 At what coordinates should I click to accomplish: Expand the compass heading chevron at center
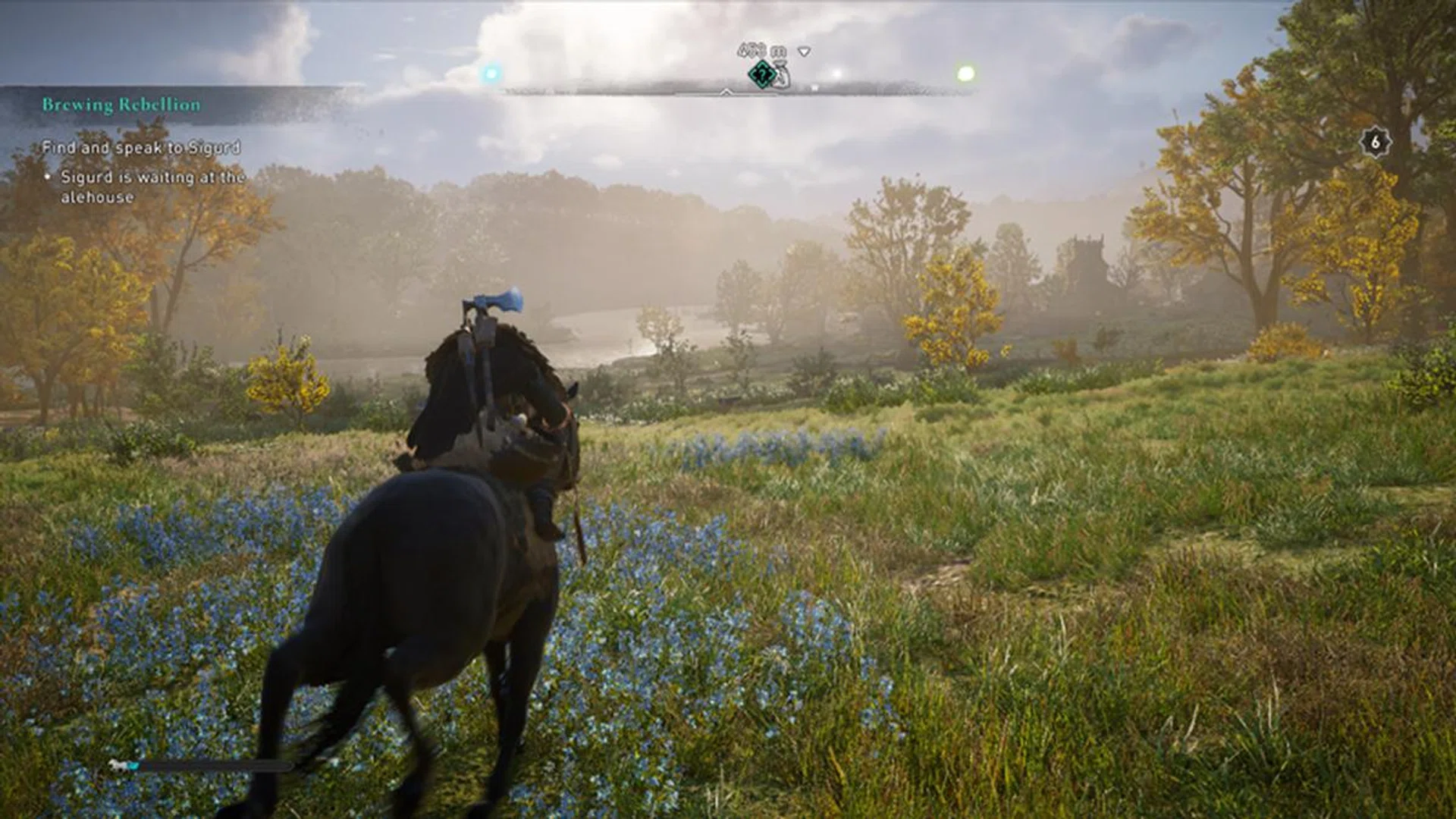(726, 91)
